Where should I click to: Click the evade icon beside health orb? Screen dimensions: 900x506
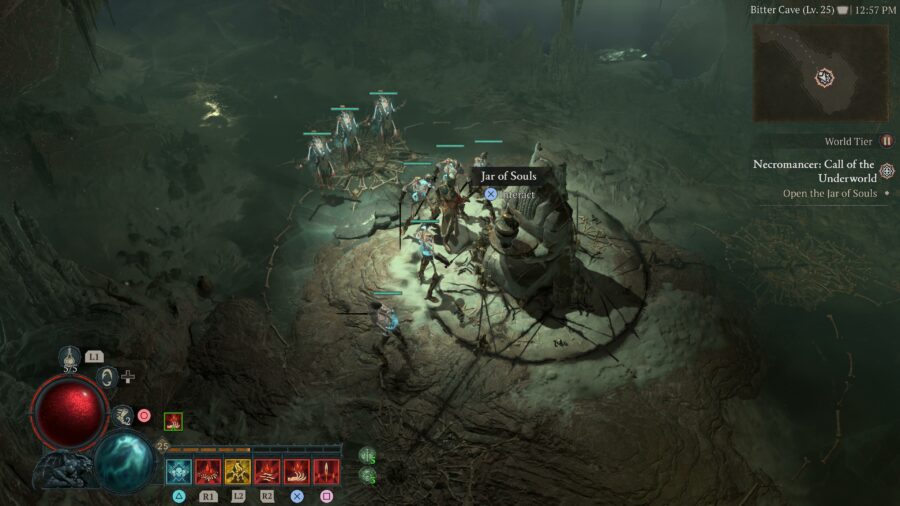(x=122, y=415)
